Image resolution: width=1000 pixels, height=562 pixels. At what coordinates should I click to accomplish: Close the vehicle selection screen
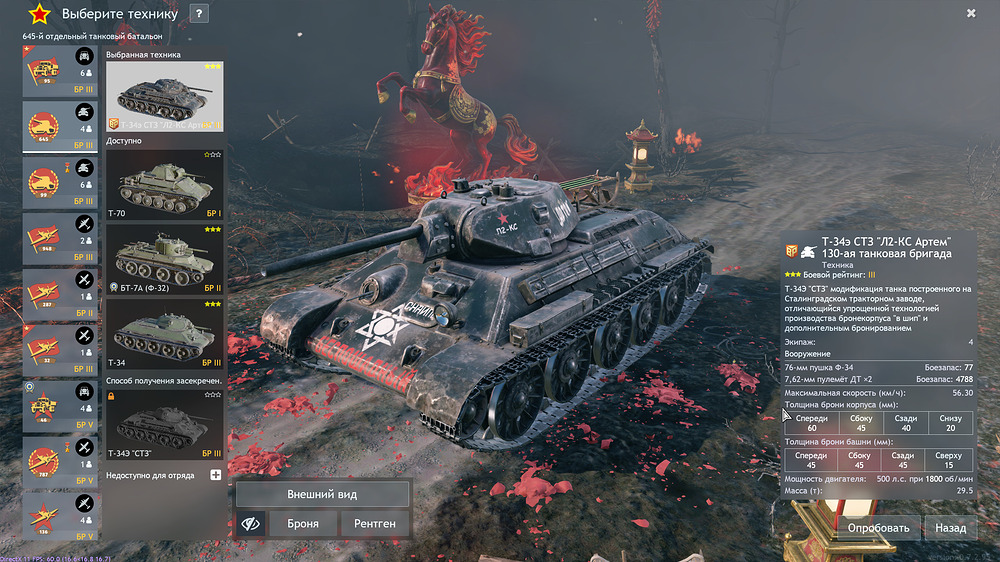point(971,13)
